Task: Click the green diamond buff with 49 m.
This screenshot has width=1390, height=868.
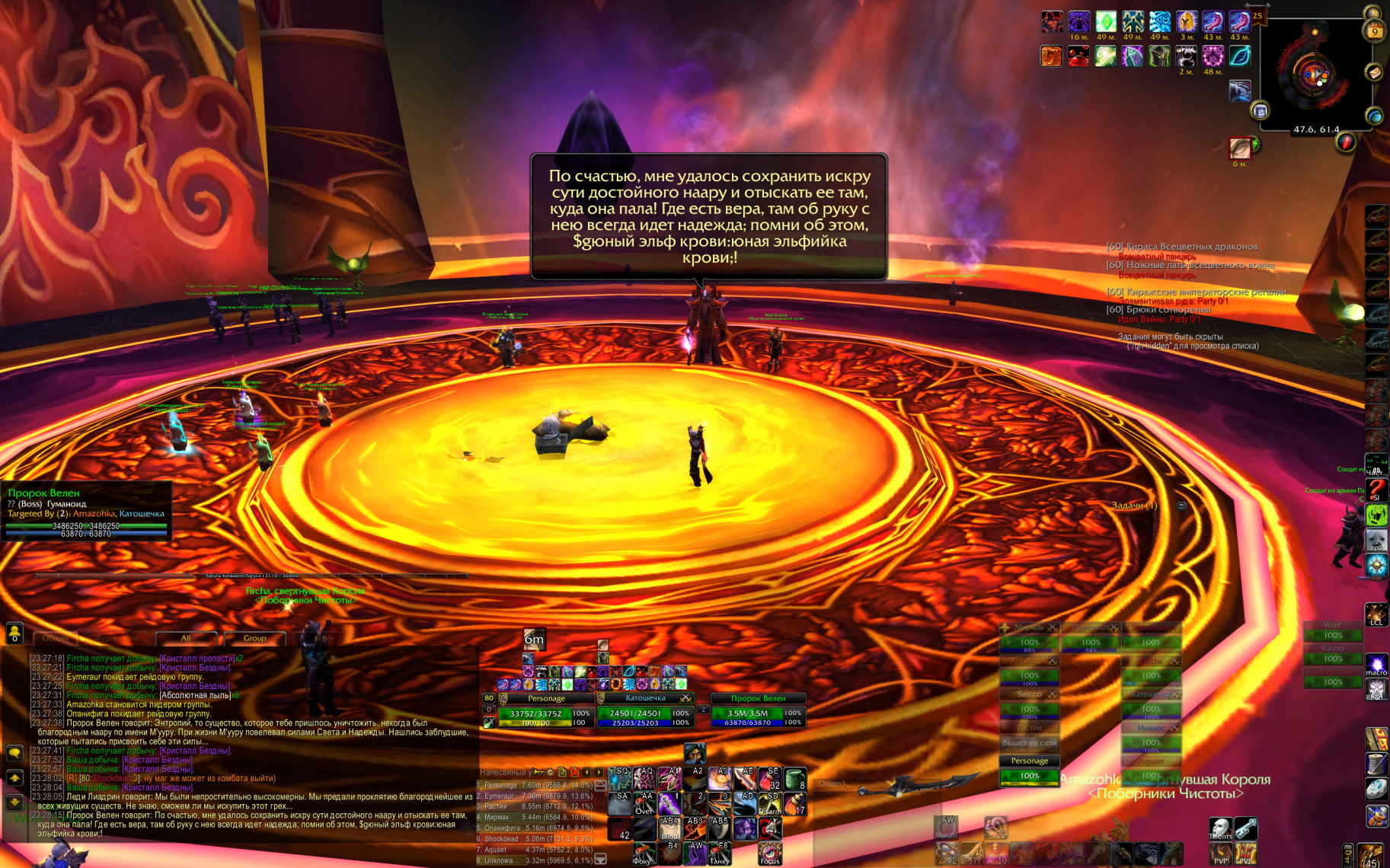Action: pyautogui.click(x=1106, y=22)
